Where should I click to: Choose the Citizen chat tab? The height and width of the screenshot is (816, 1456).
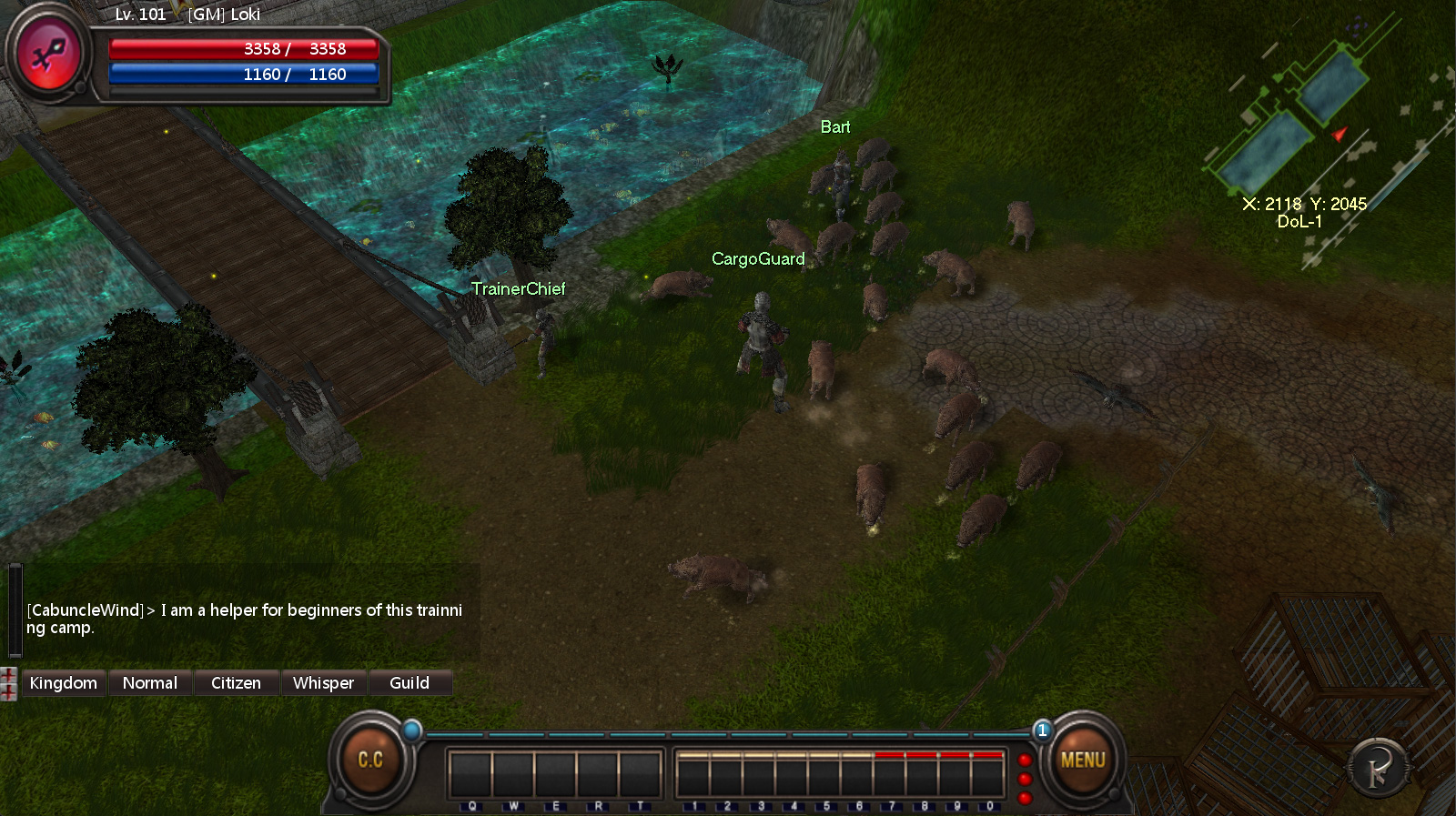point(236,683)
